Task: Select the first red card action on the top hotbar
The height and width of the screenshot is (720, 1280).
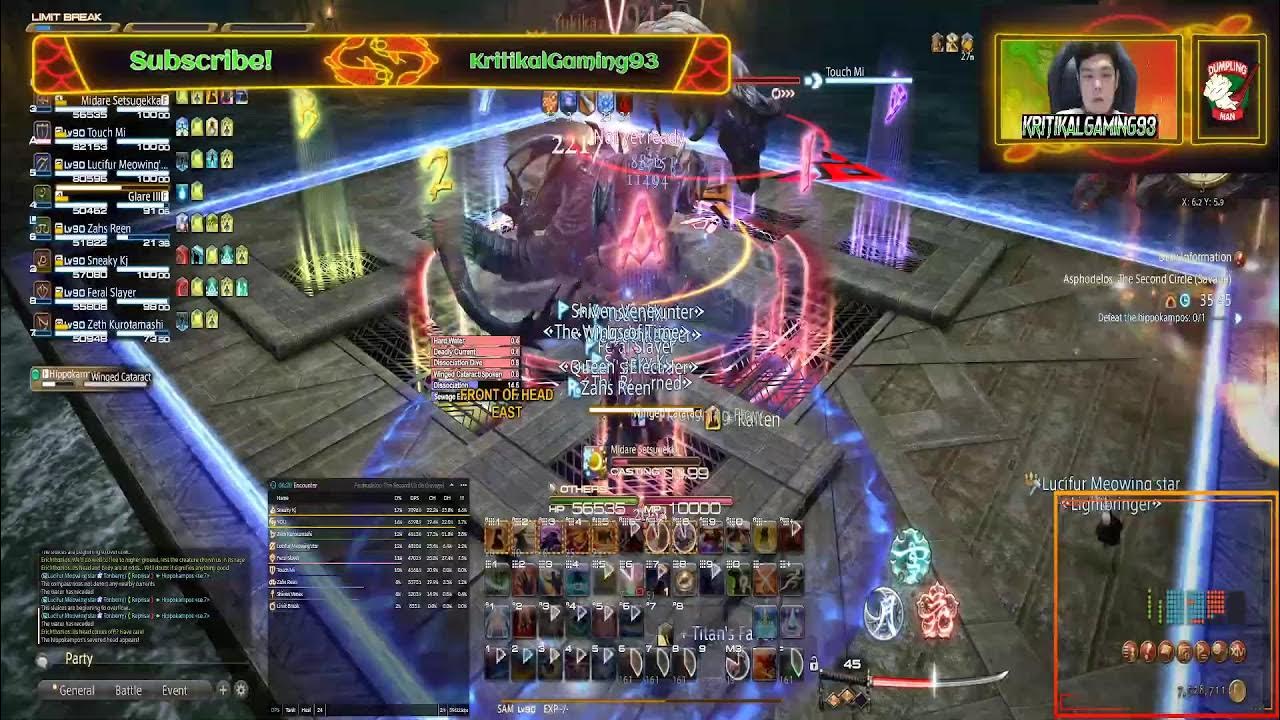Action: tap(496, 538)
